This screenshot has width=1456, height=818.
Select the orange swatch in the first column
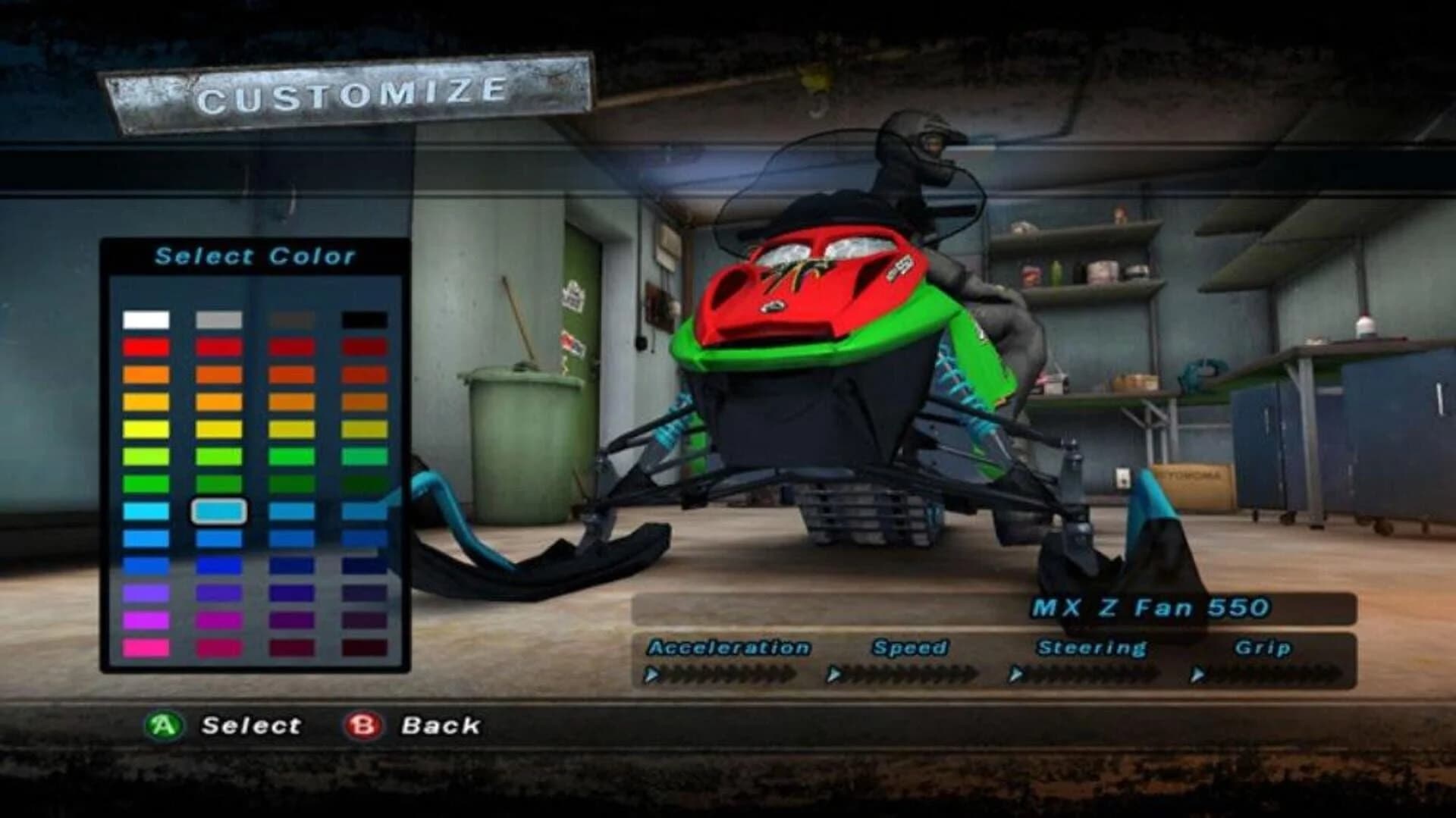tap(146, 374)
